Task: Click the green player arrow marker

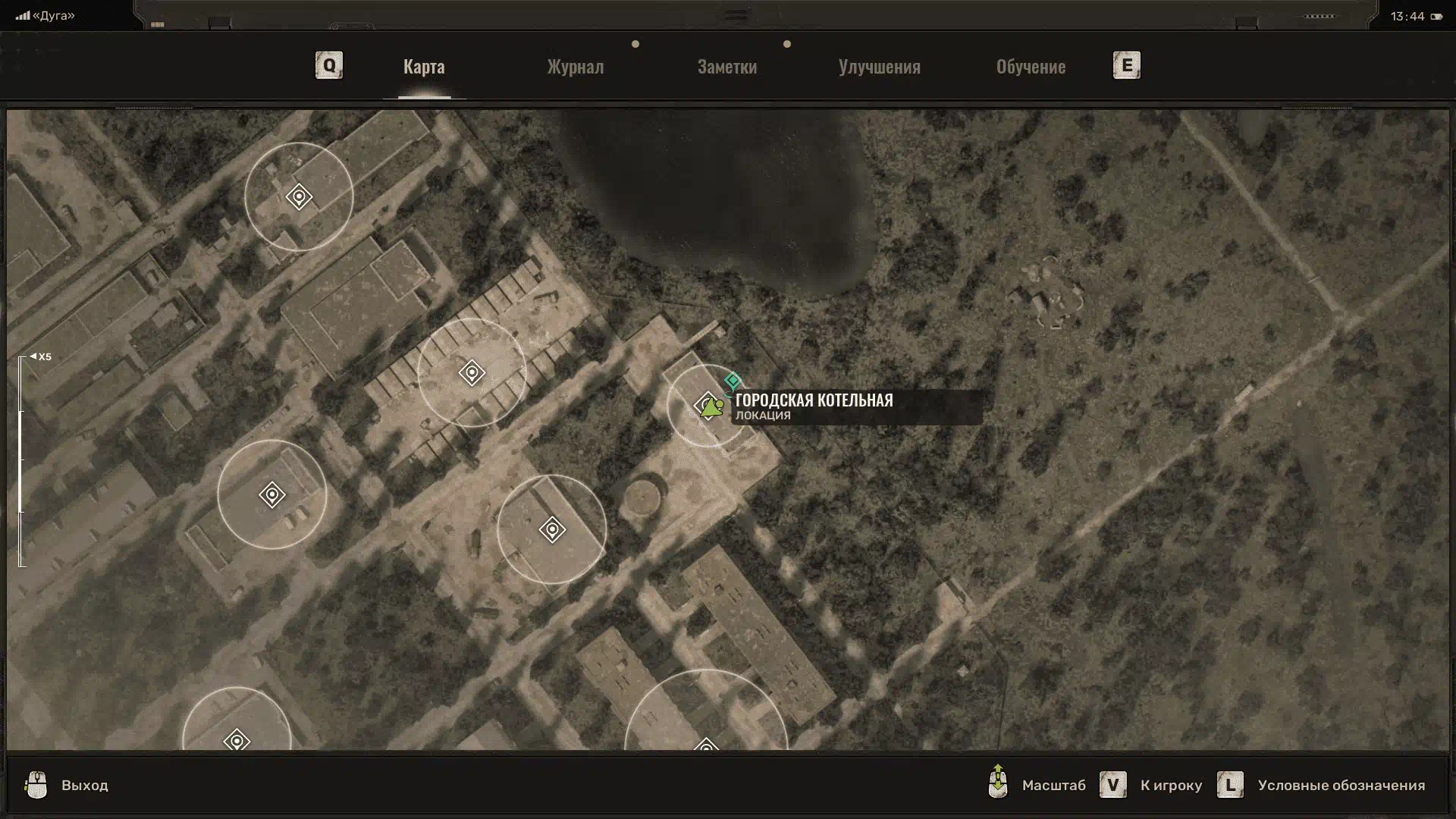Action: pyautogui.click(x=711, y=409)
